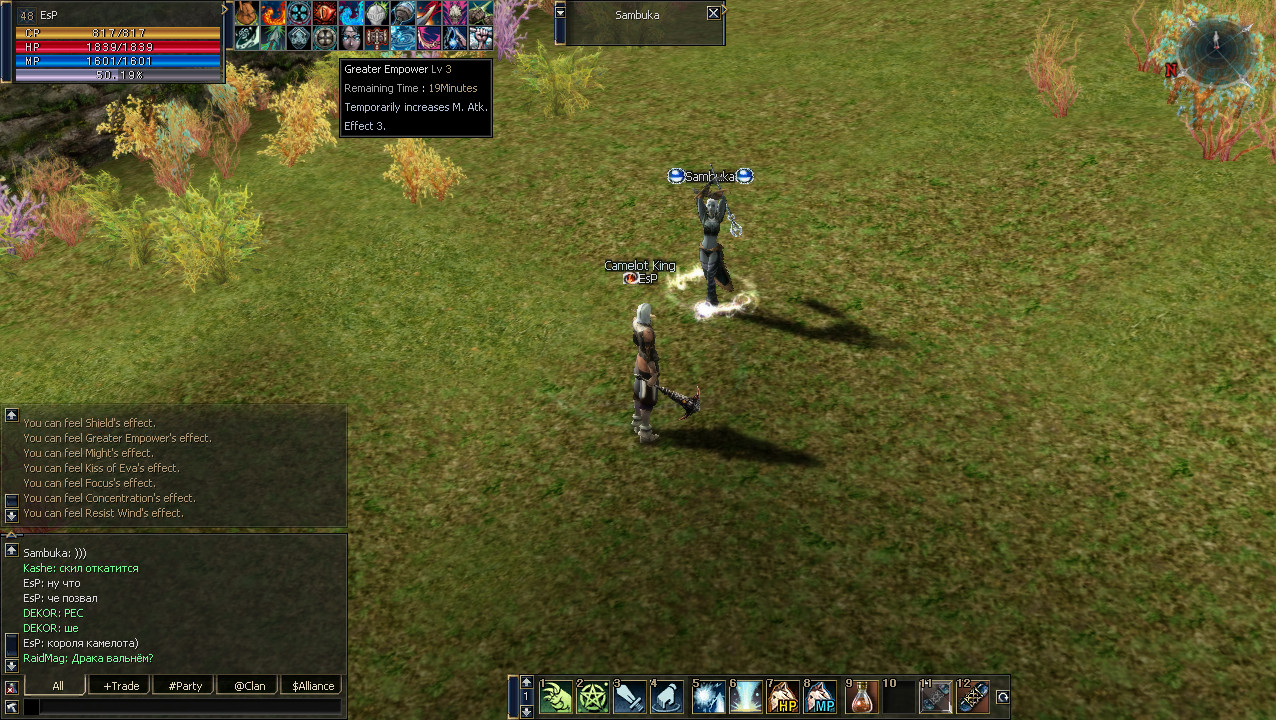Switch to the All chat tab
This screenshot has height=720, width=1280.
(57, 686)
